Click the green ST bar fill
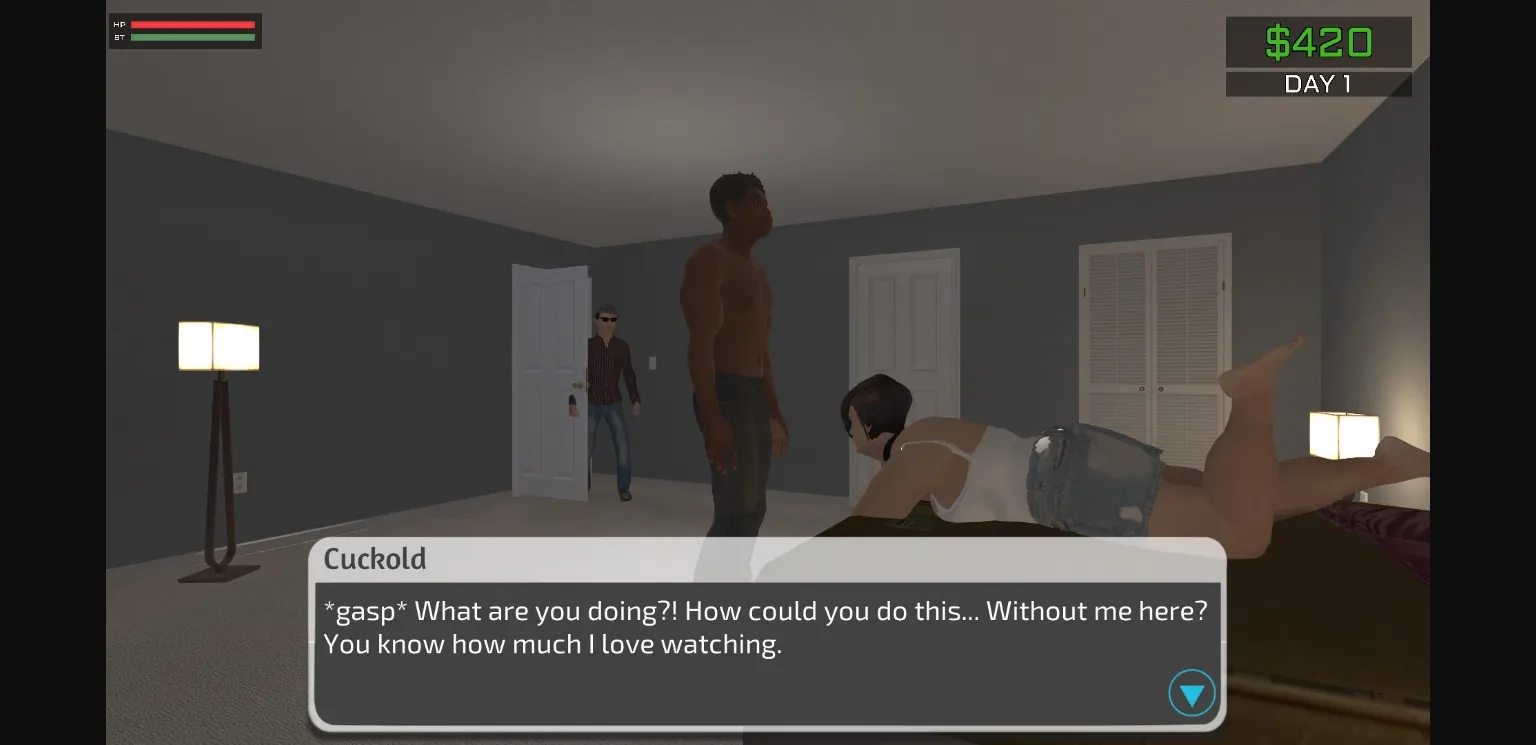The height and width of the screenshot is (745, 1536). point(190,37)
